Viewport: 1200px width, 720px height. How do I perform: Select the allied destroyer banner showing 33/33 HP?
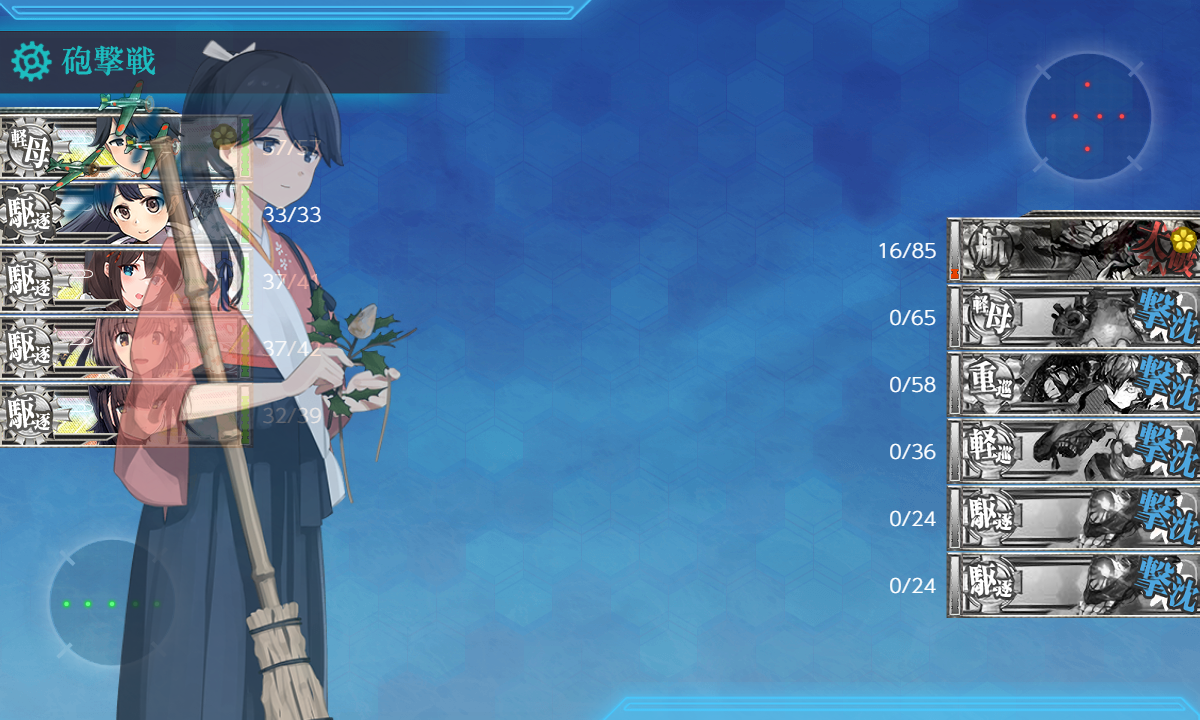(x=120, y=213)
